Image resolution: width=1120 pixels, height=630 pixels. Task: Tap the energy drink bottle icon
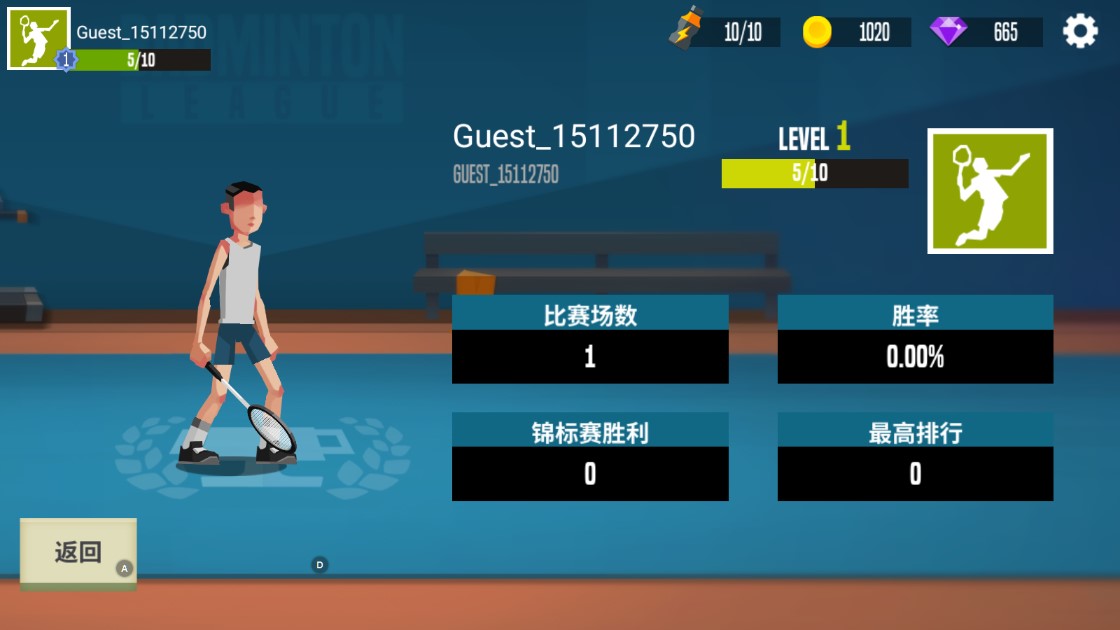(686, 28)
